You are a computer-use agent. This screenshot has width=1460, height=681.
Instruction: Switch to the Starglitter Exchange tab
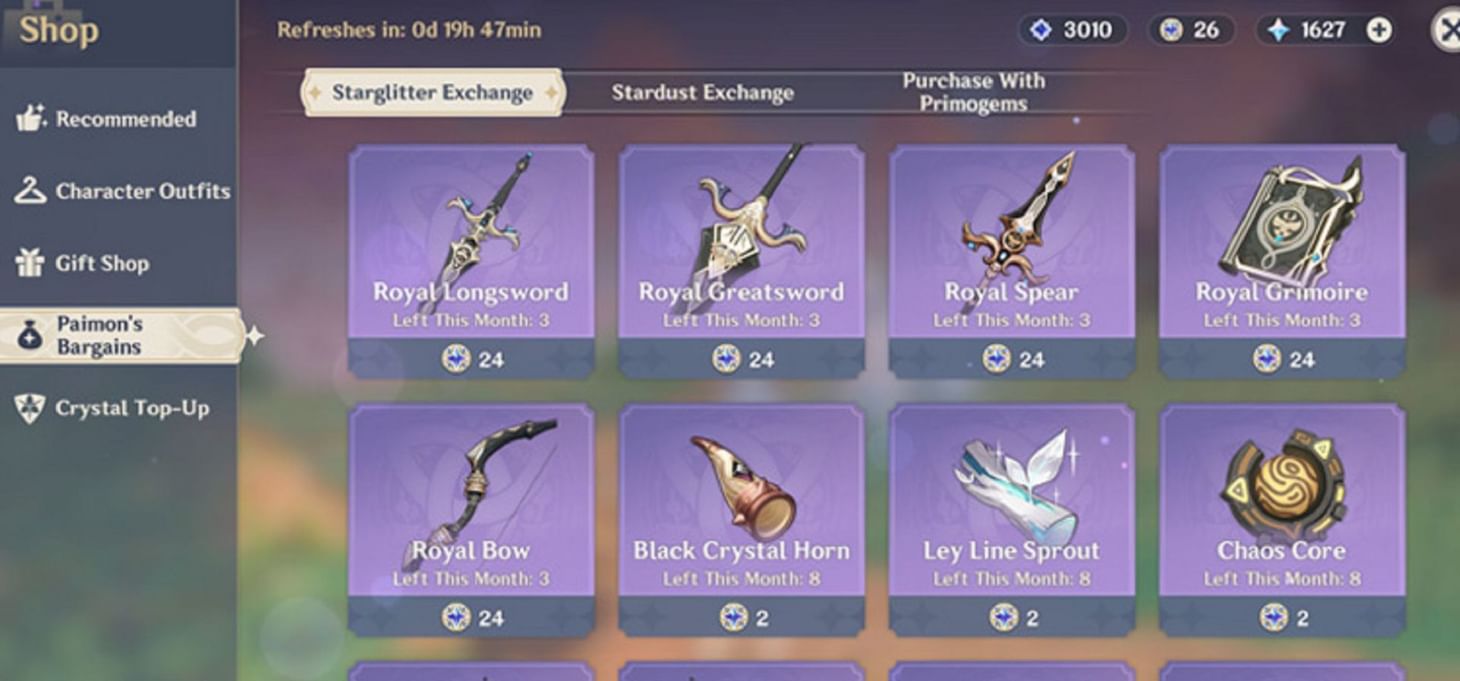(432, 93)
